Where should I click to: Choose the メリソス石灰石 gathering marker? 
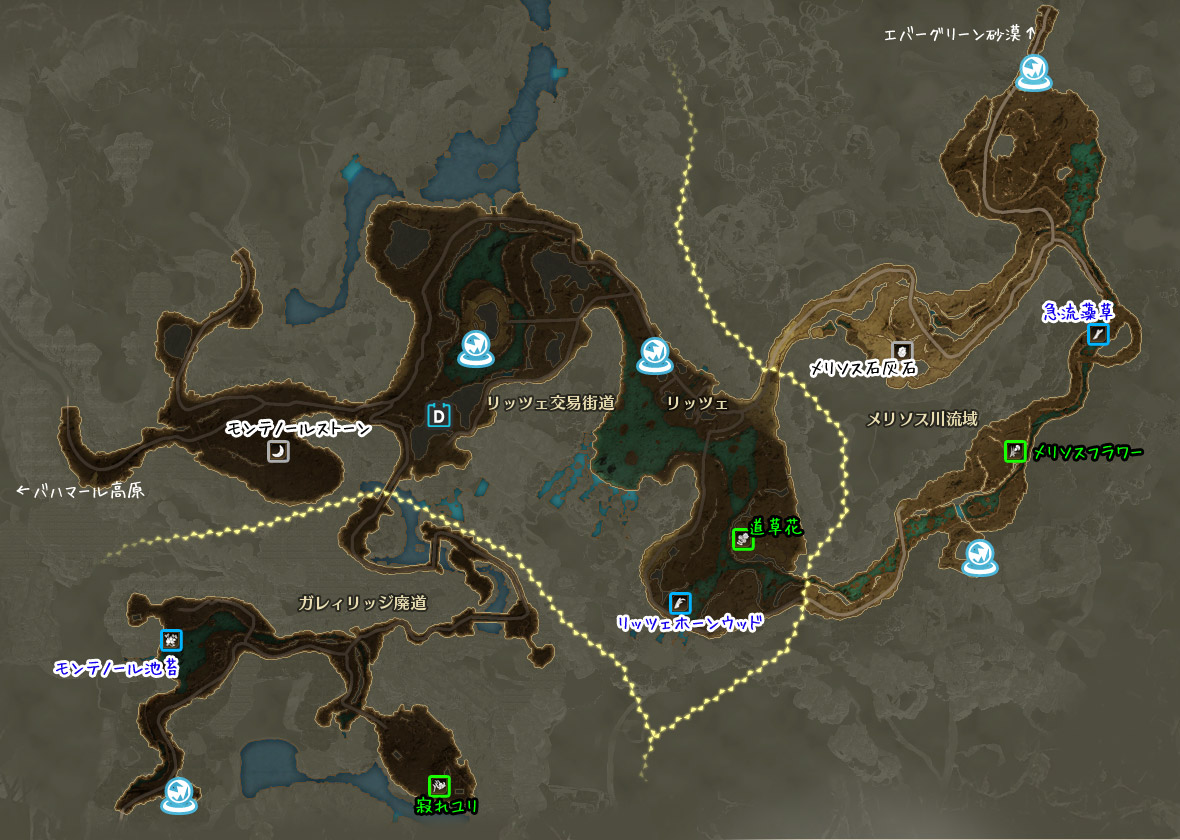[903, 351]
